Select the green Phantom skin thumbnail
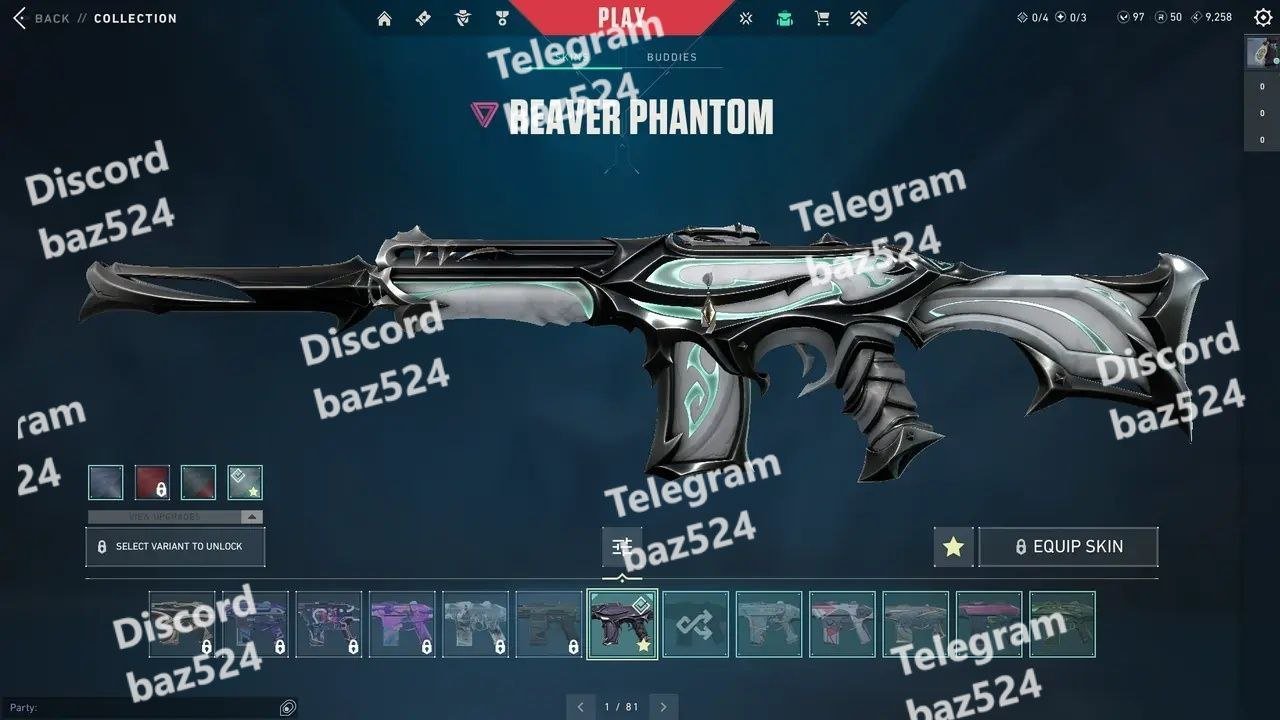The image size is (1280, 720). pyautogui.click(x=1062, y=624)
